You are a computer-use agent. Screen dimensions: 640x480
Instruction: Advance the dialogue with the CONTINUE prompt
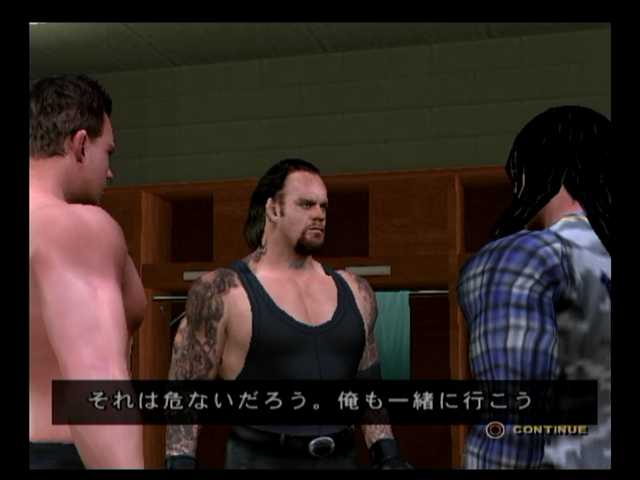click(537, 430)
